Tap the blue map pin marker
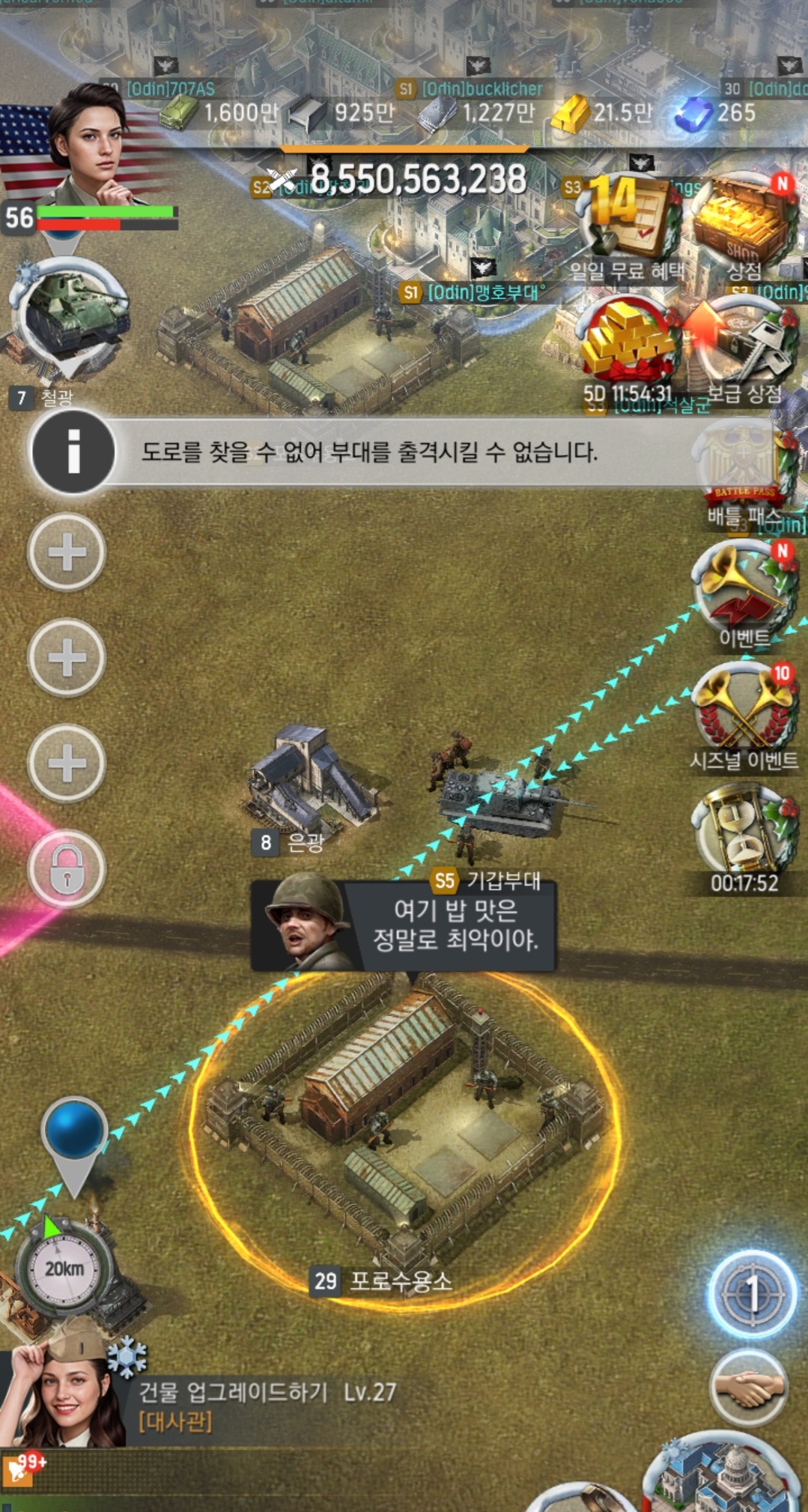Viewport: 808px width, 1512px height. [74, 1131]
